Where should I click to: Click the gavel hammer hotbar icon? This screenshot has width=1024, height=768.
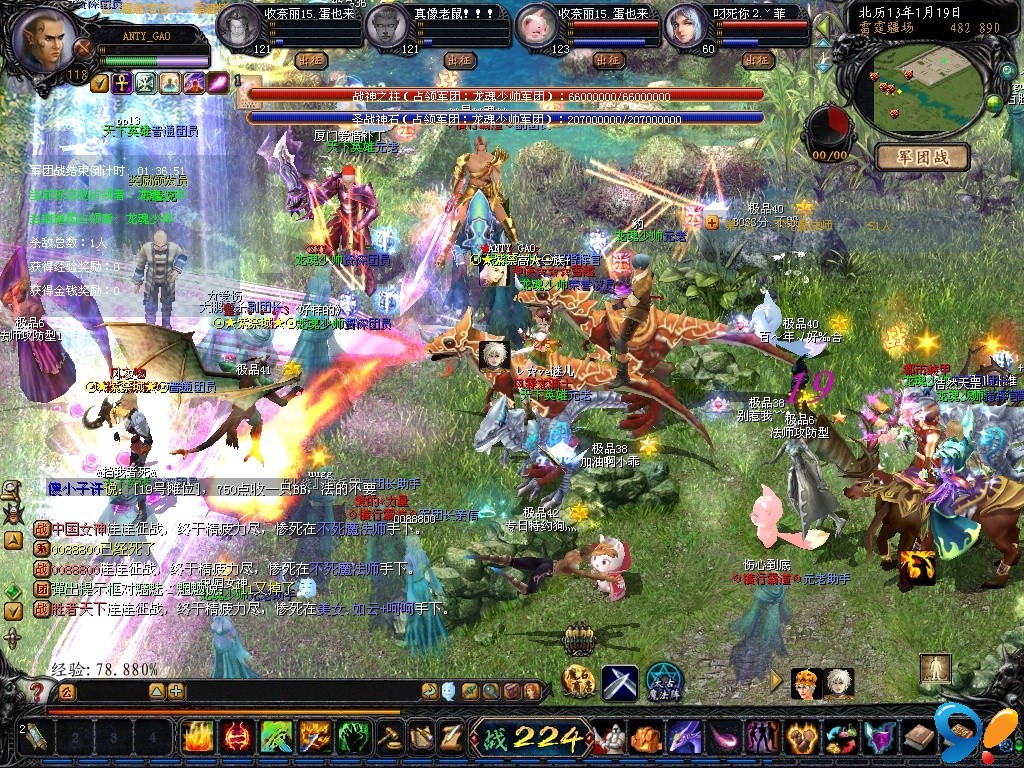coord(388,738)
